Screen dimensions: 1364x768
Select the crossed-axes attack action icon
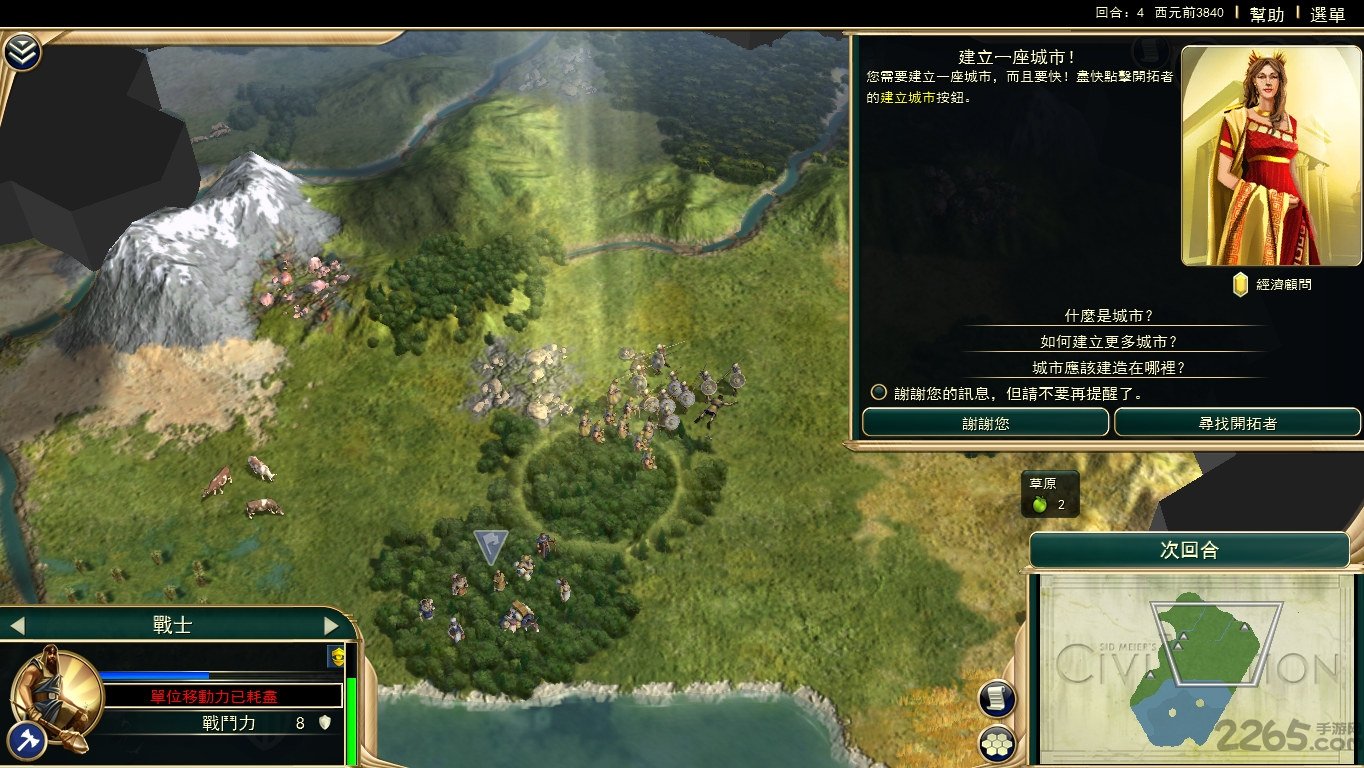pyautogui.click(x=28, y=740)
